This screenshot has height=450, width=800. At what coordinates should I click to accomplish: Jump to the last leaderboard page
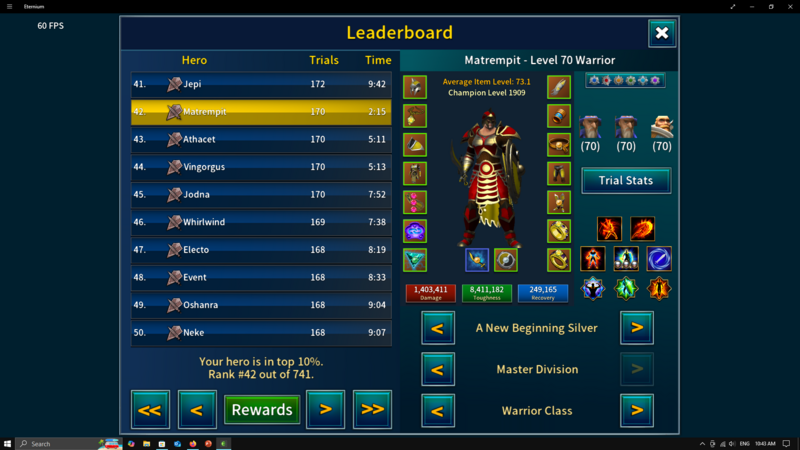372,409
